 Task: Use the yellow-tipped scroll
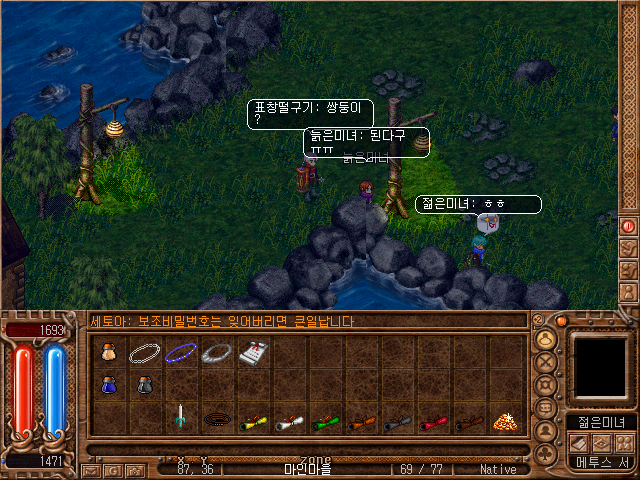click(x=251, y=423)
